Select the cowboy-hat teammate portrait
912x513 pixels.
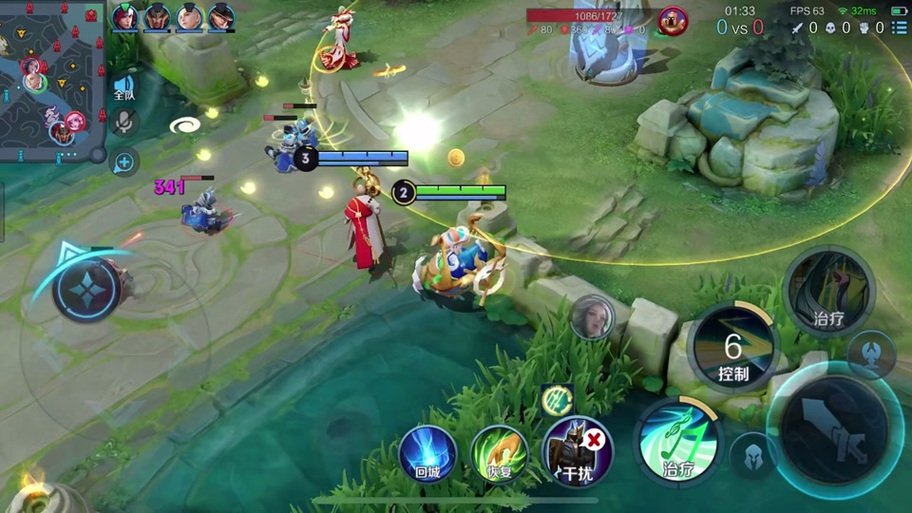click(x=221, y=17)
